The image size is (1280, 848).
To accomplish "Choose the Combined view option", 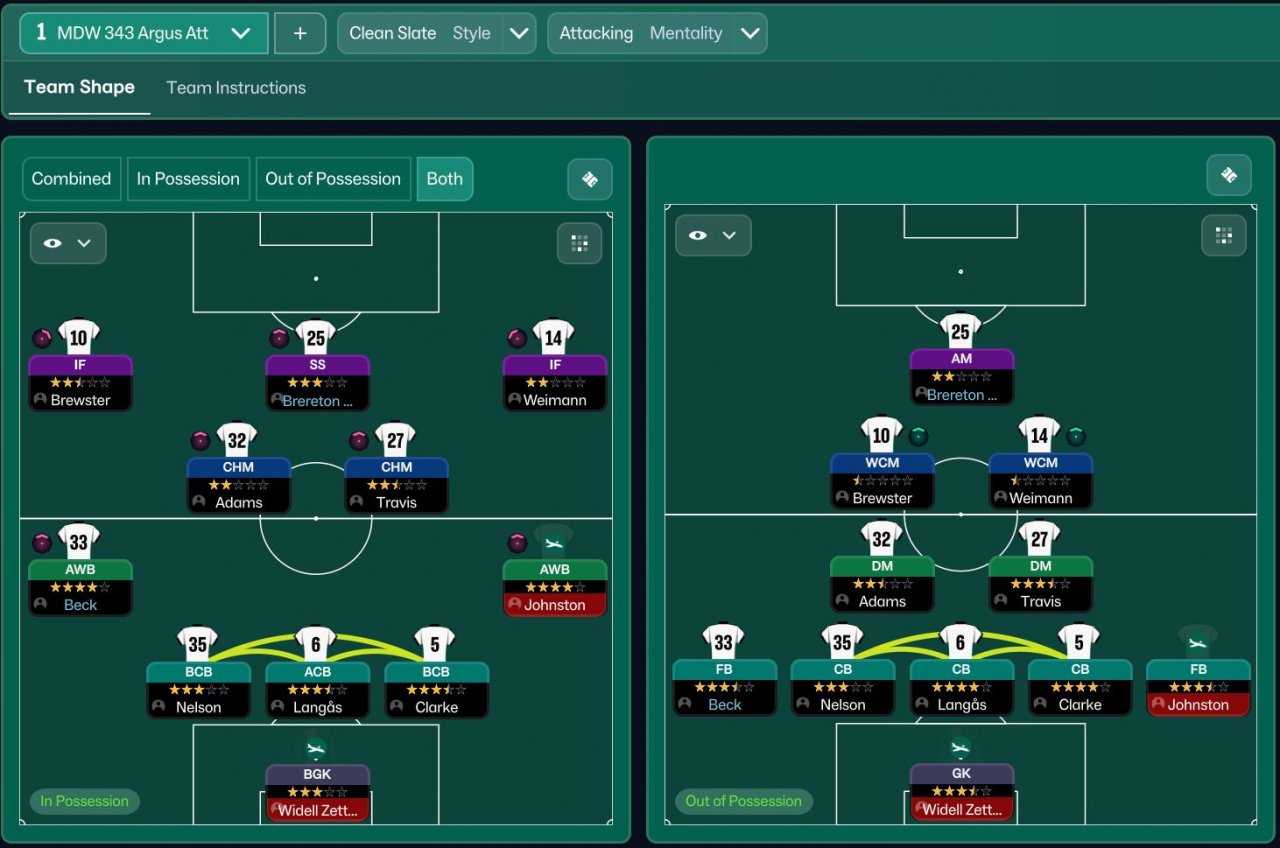I will coord(71,179).
